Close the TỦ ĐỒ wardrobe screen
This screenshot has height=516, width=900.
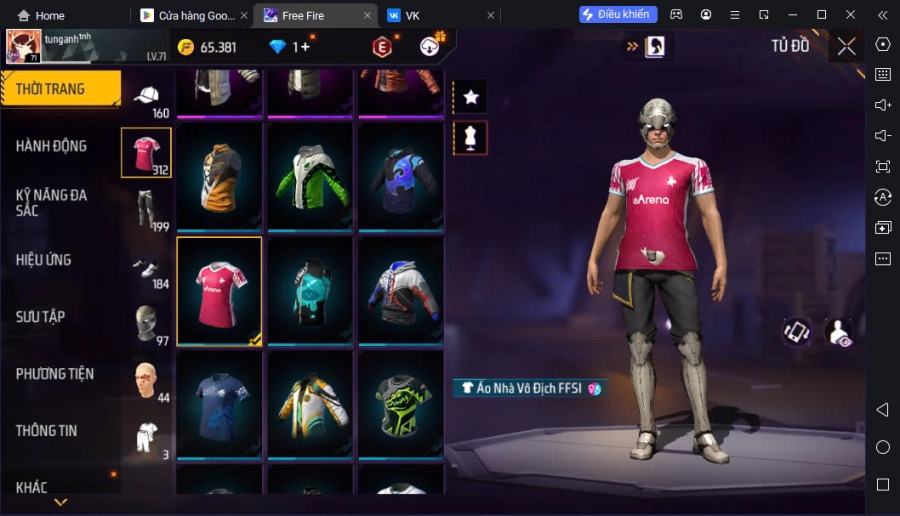pyautogui.click(x=846, y=46)
